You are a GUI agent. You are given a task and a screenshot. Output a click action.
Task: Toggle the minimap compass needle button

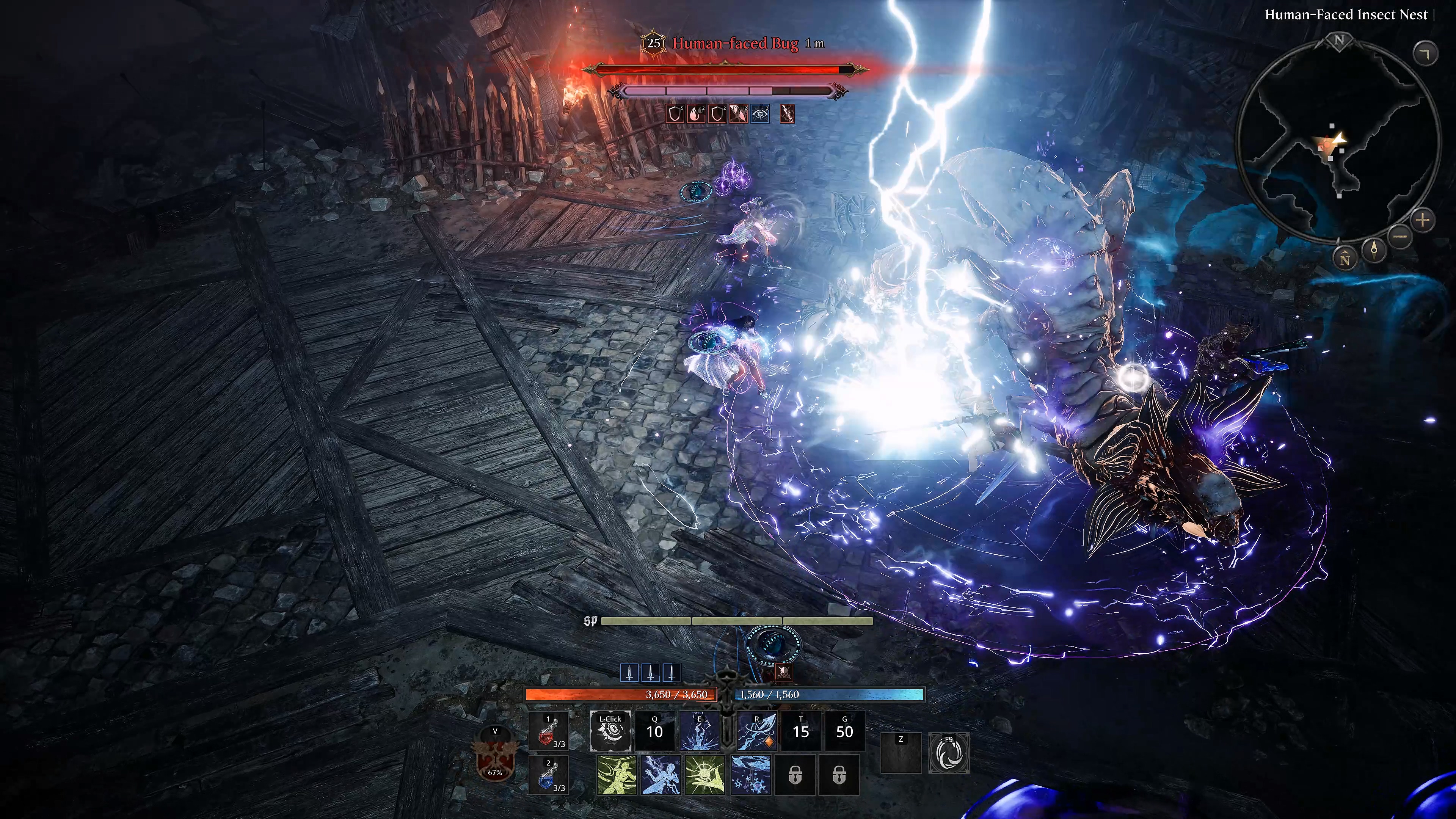click(1374, 249)
